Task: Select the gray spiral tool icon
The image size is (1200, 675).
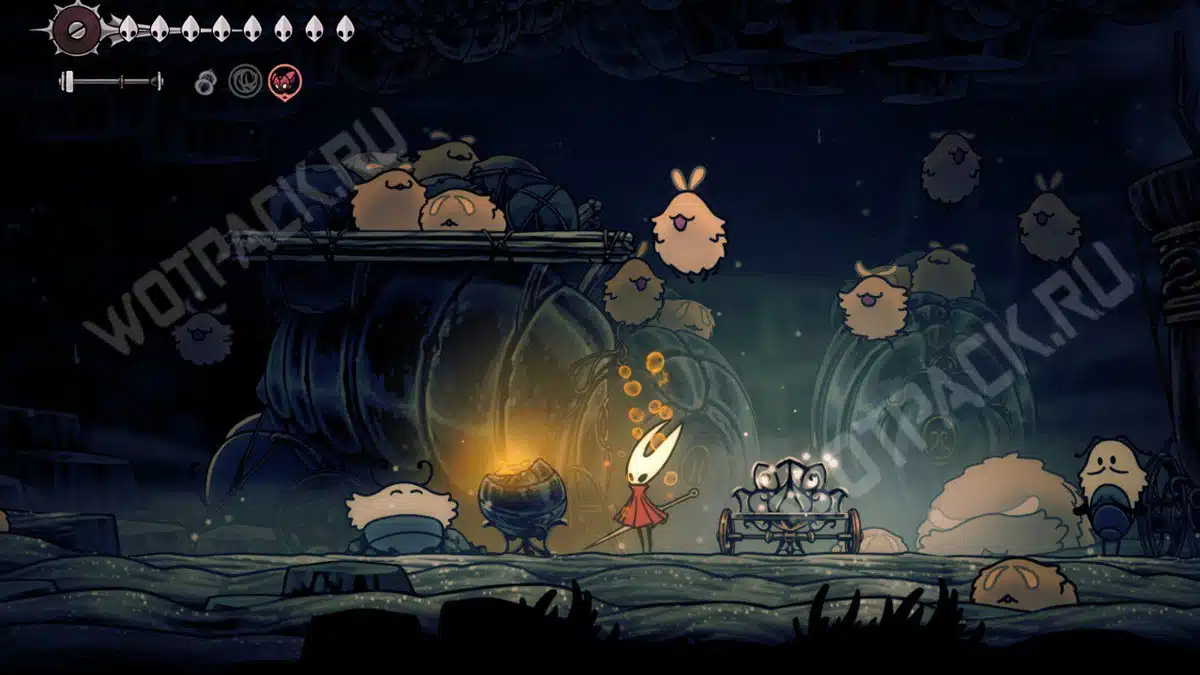Action: click(x=245, y=81)
